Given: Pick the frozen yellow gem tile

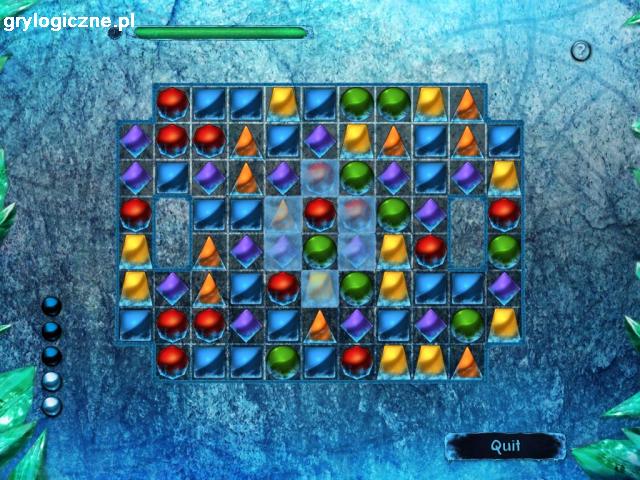Looking at the screenshot, I should tap(320, 285).
